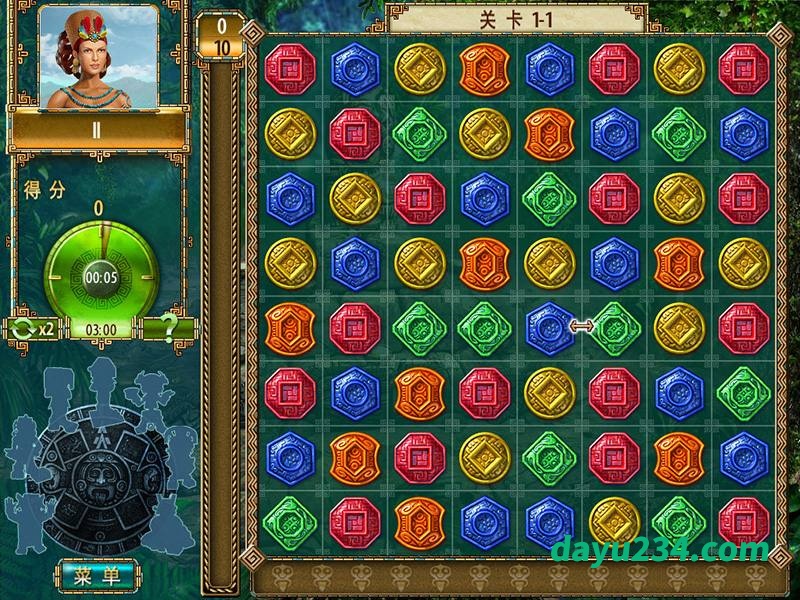Select the green gem beside the swap arrow
800x600 pixels.
pyautogui.click(x=612, y=327)
